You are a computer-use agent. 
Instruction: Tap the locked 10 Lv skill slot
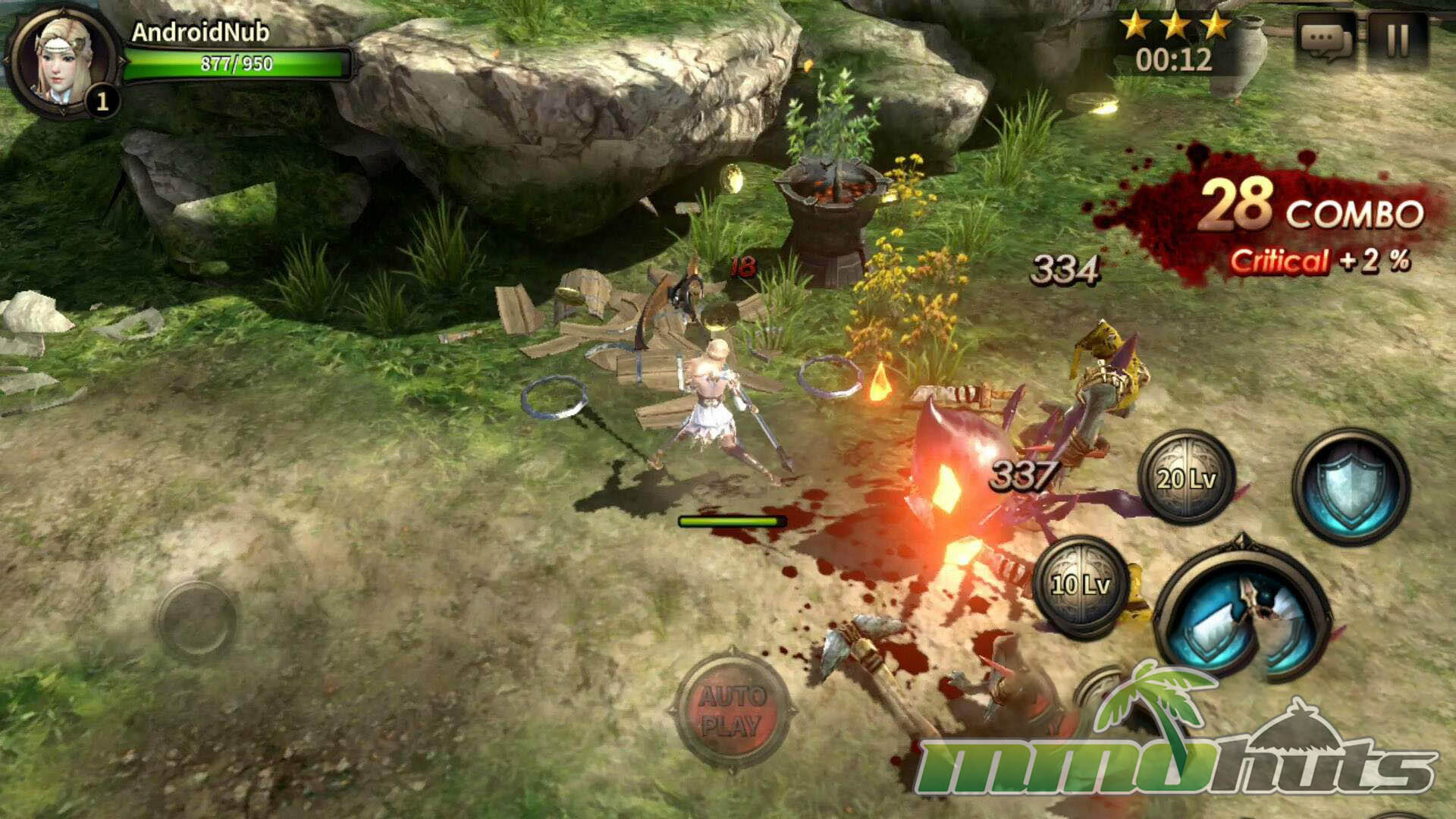point(1080,584)
